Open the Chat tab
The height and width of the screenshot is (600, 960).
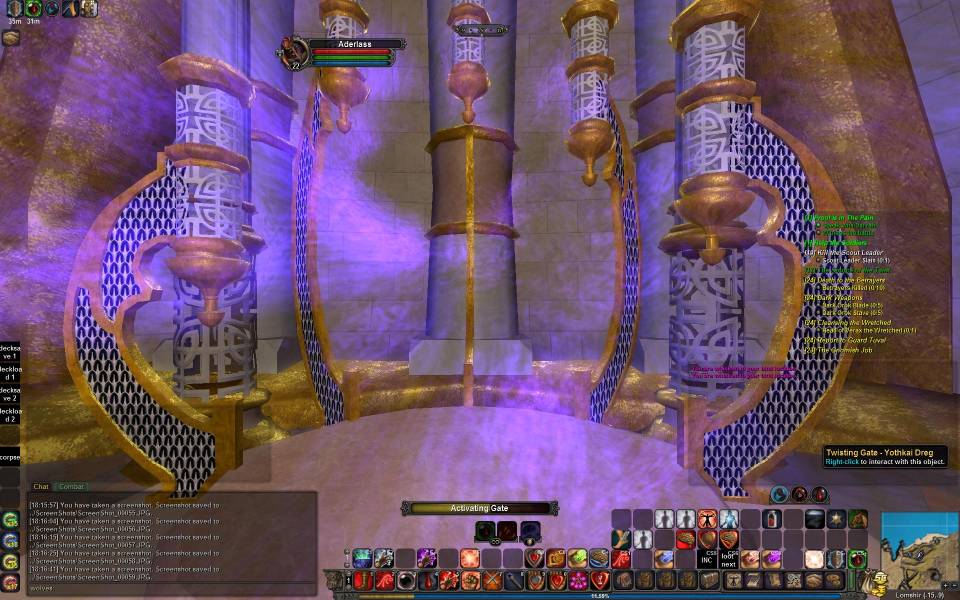41,487
